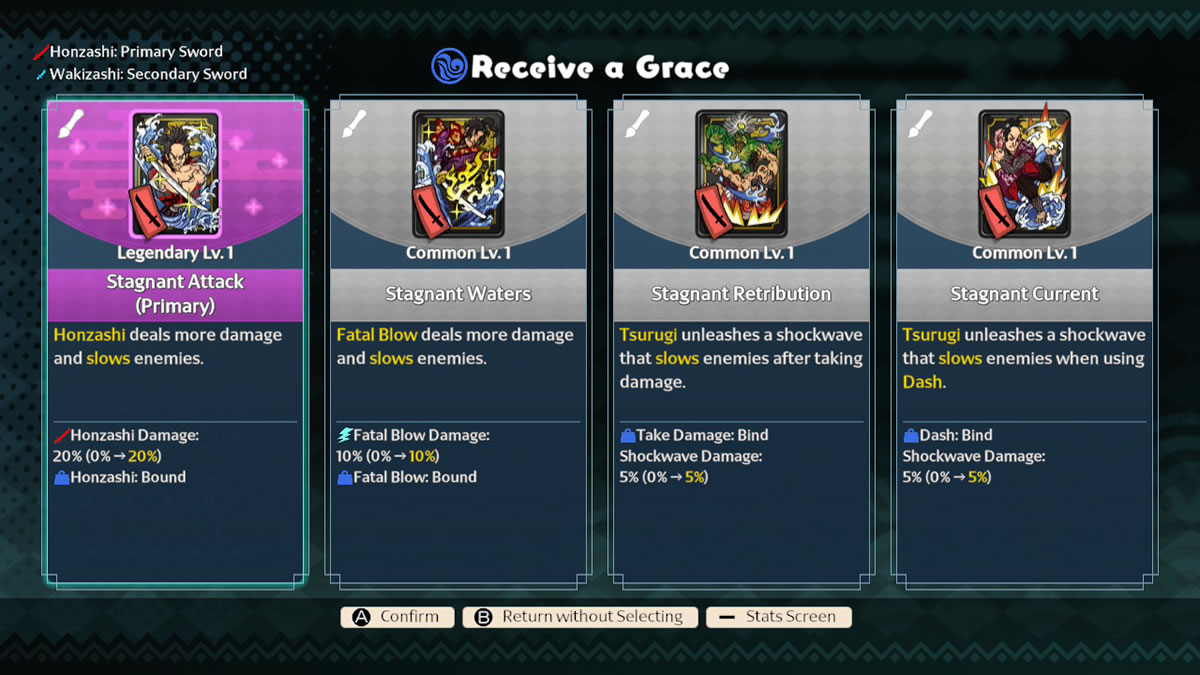1200x675 pixels.
Task: Open the Stats Screen
Action: pos(778,617)
